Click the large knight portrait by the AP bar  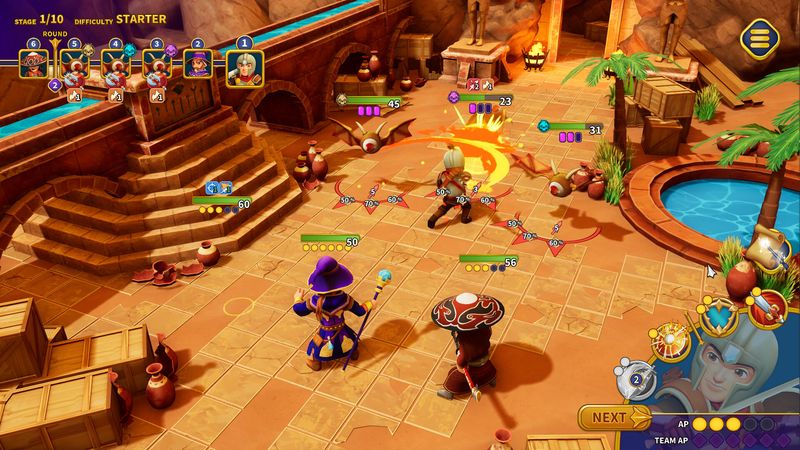[x=724, y=370]
